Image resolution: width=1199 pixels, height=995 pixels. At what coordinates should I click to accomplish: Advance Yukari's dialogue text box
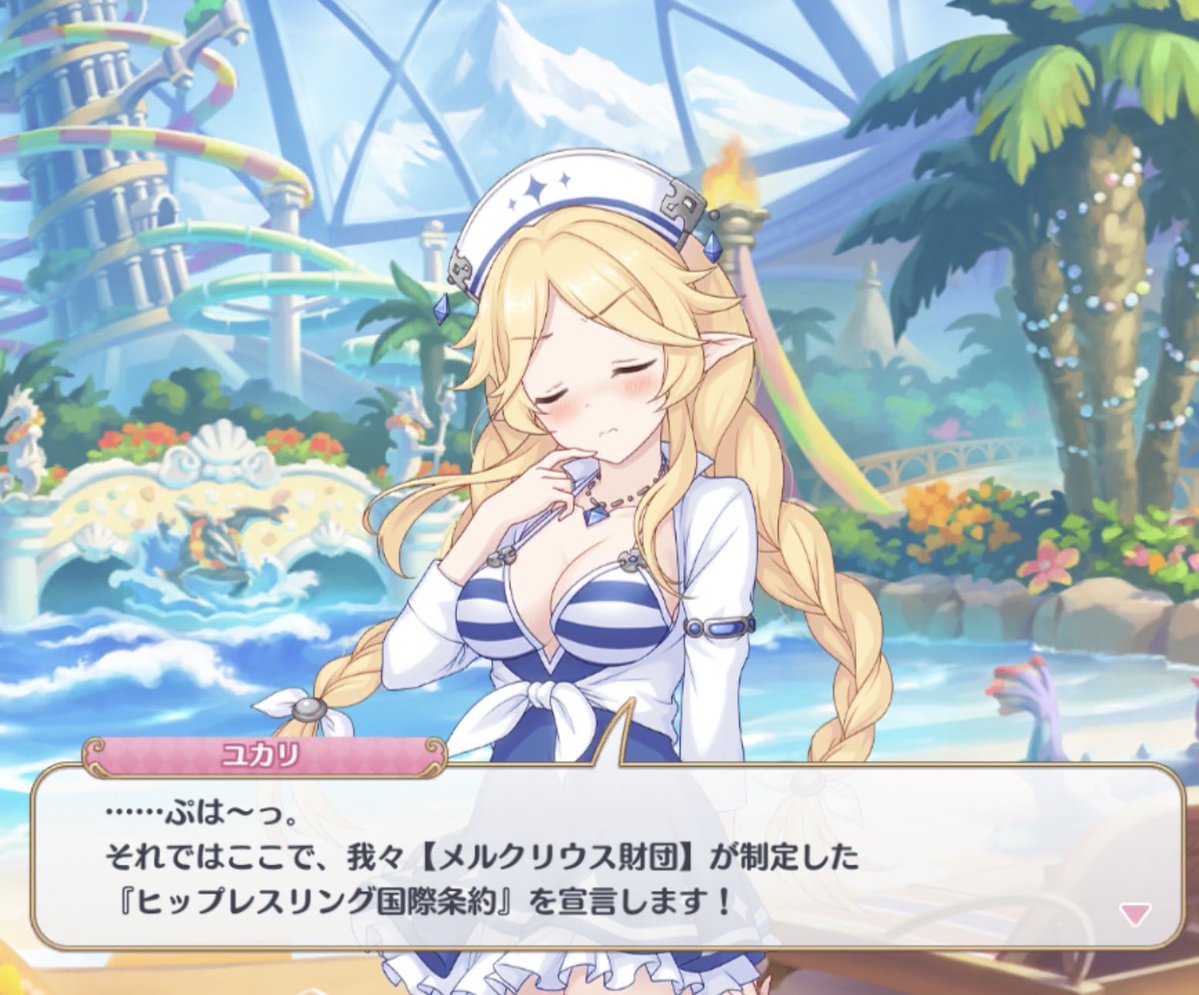pos(600,860)
